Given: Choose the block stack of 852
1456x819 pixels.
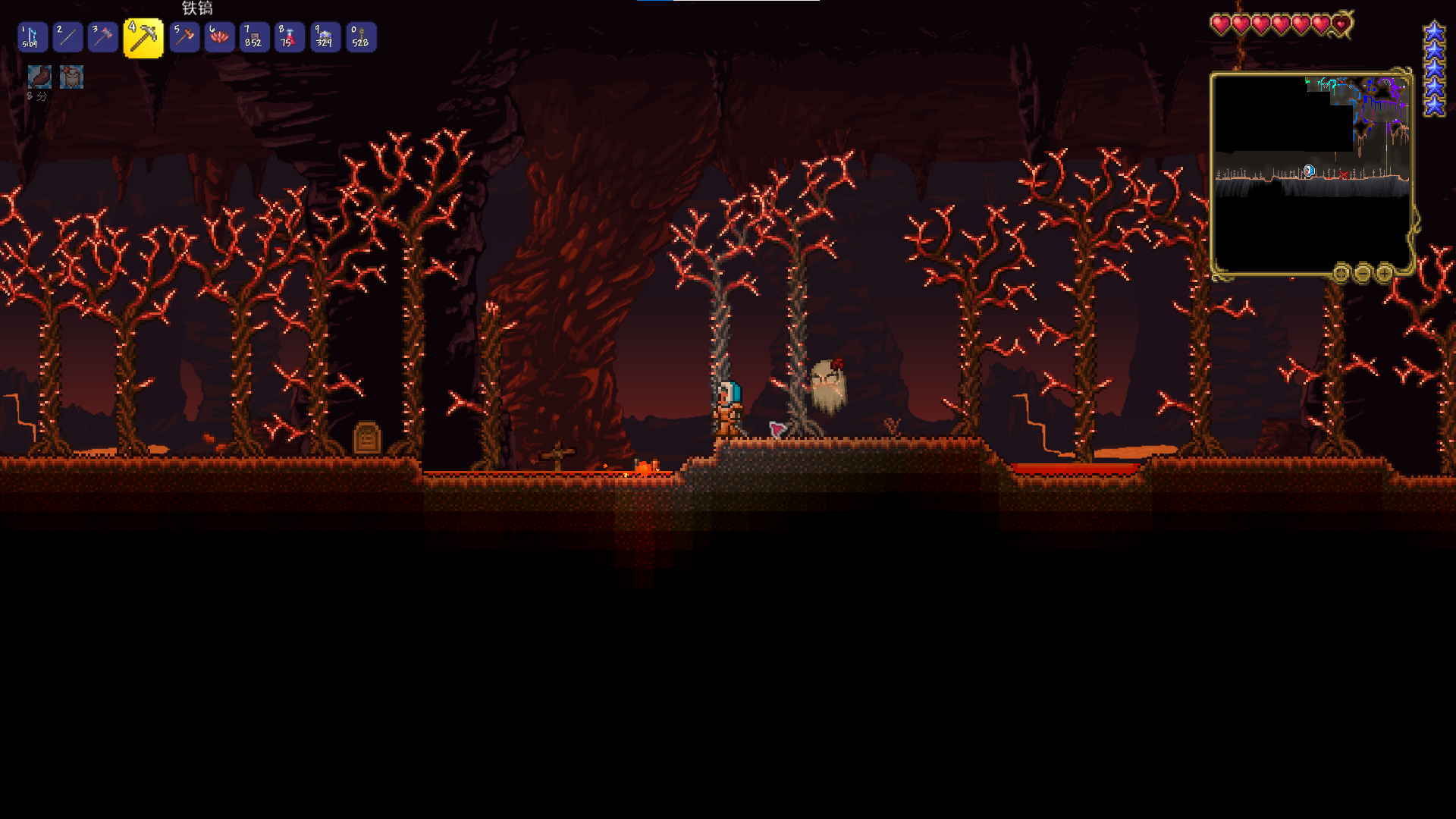Looking at the screenshot, I should point(254,37).
